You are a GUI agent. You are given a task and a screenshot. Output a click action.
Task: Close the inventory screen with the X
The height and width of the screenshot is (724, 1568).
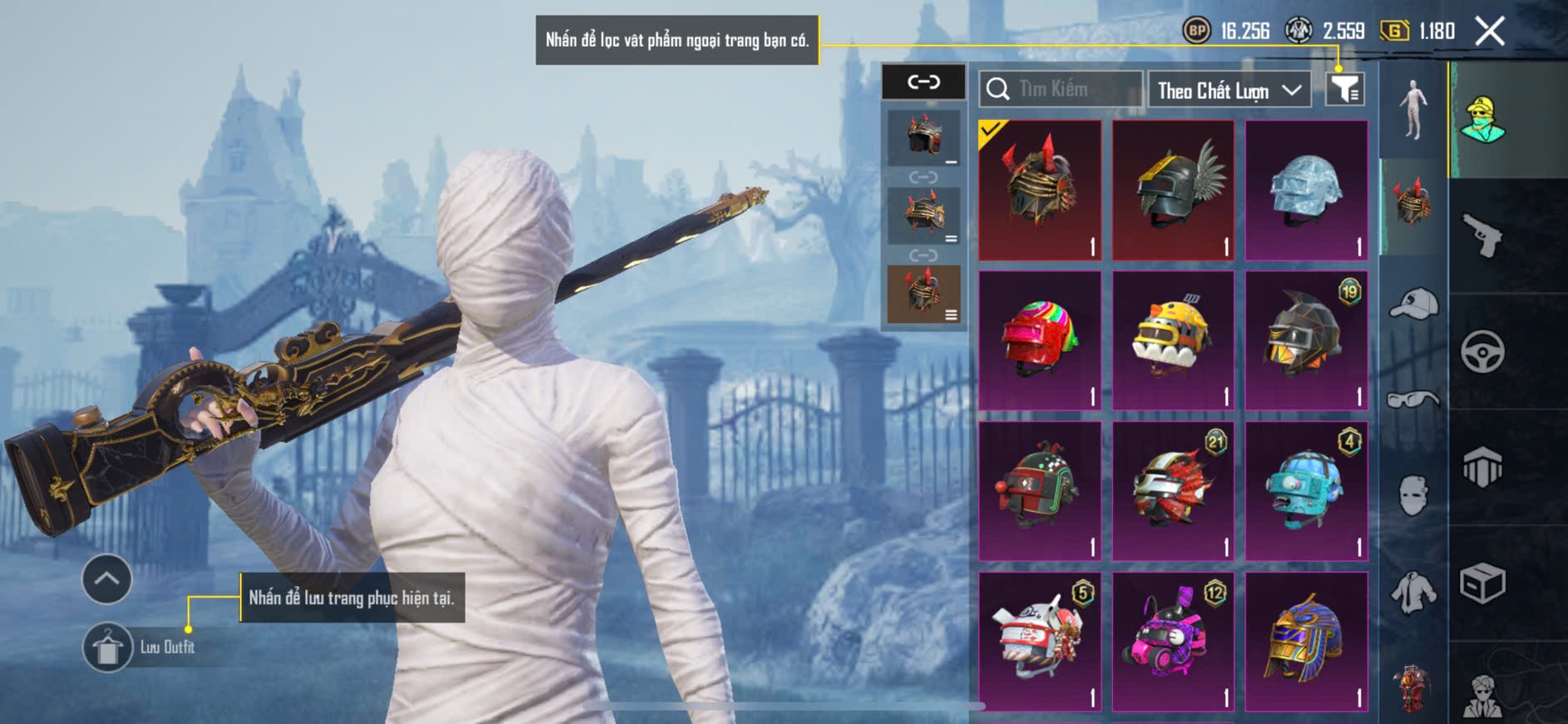click(1489, 32)
